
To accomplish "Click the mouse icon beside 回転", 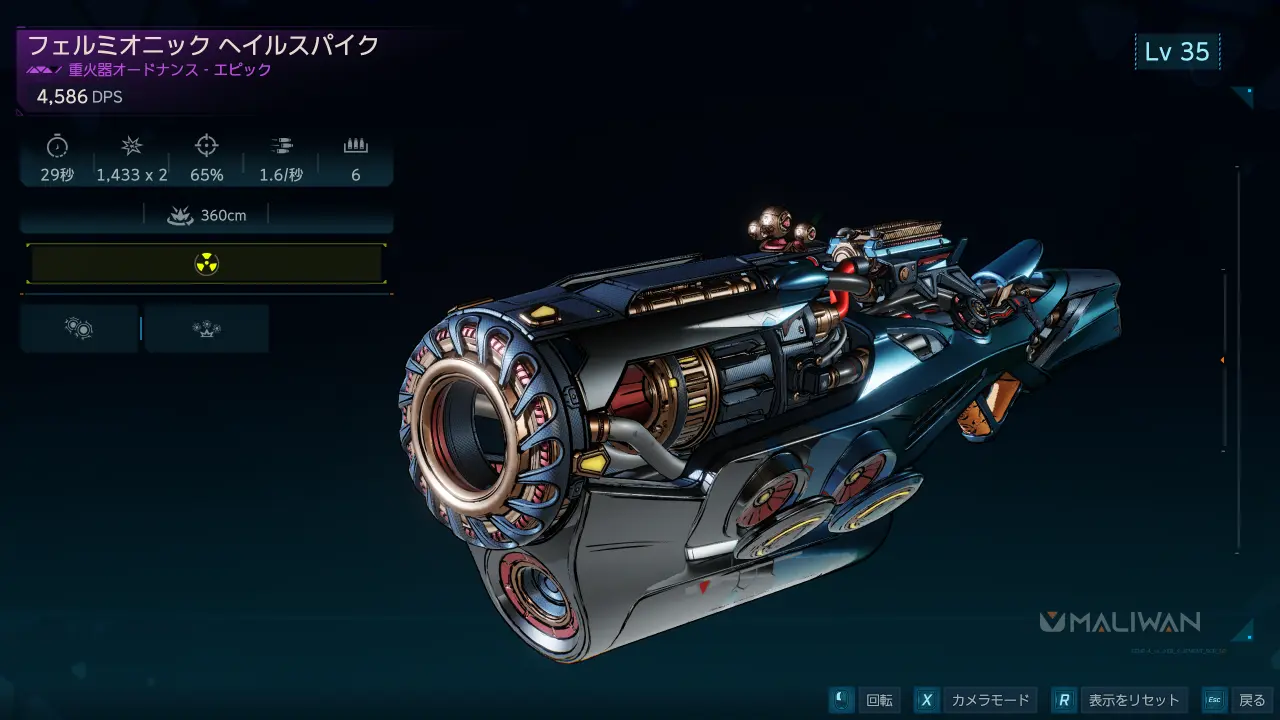I will [x=838, y=700].
